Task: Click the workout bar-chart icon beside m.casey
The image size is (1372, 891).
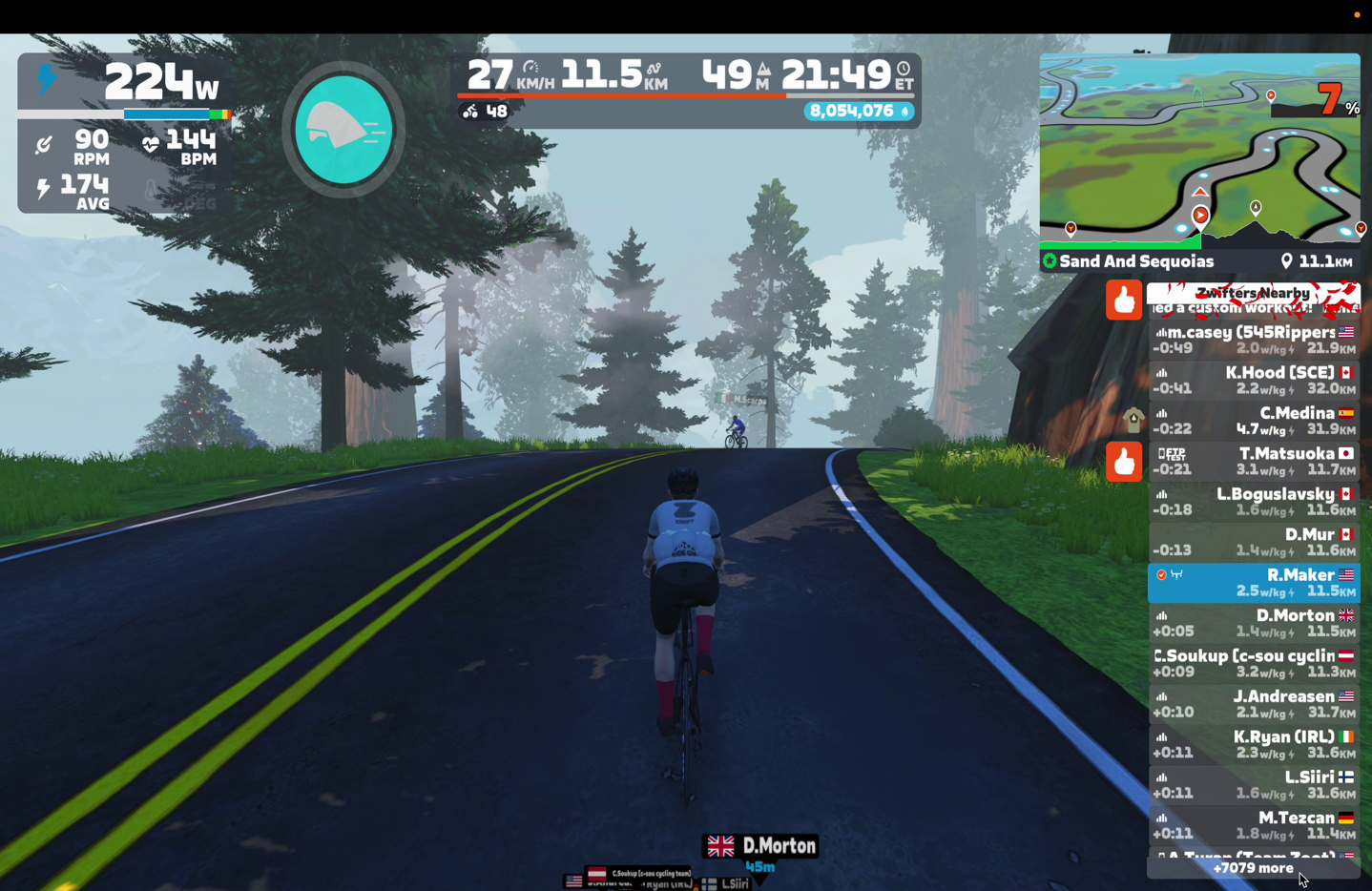Action: pos(1160,332)
